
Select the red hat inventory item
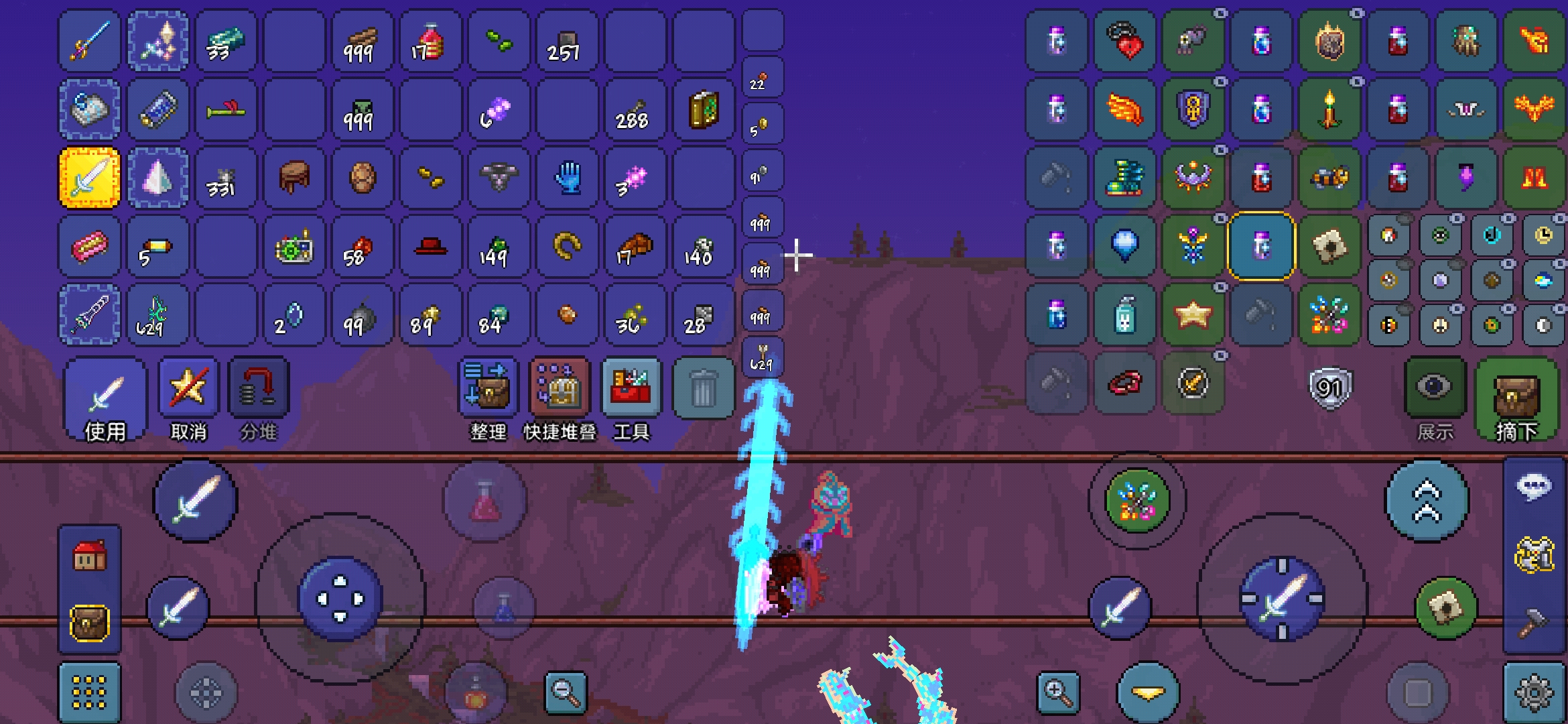[x=431, y=247]
